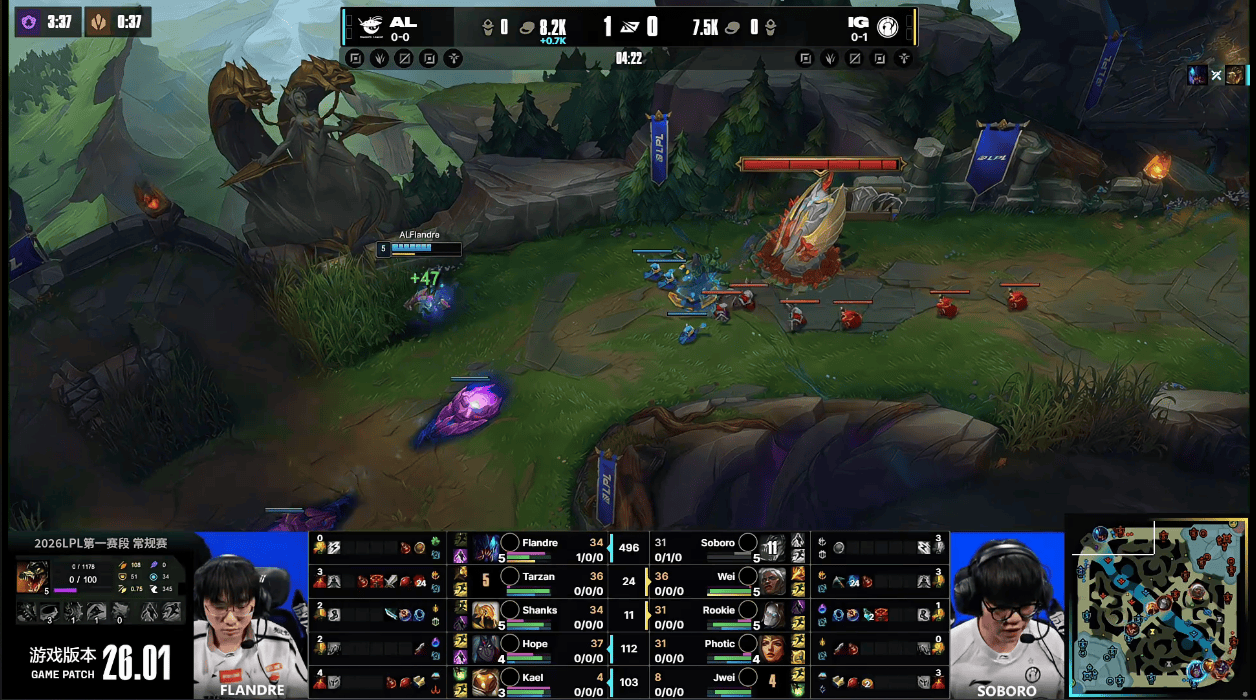Select Photic's champion portrait
This screenshot has height=700, width=1256.
pos(772,649)
